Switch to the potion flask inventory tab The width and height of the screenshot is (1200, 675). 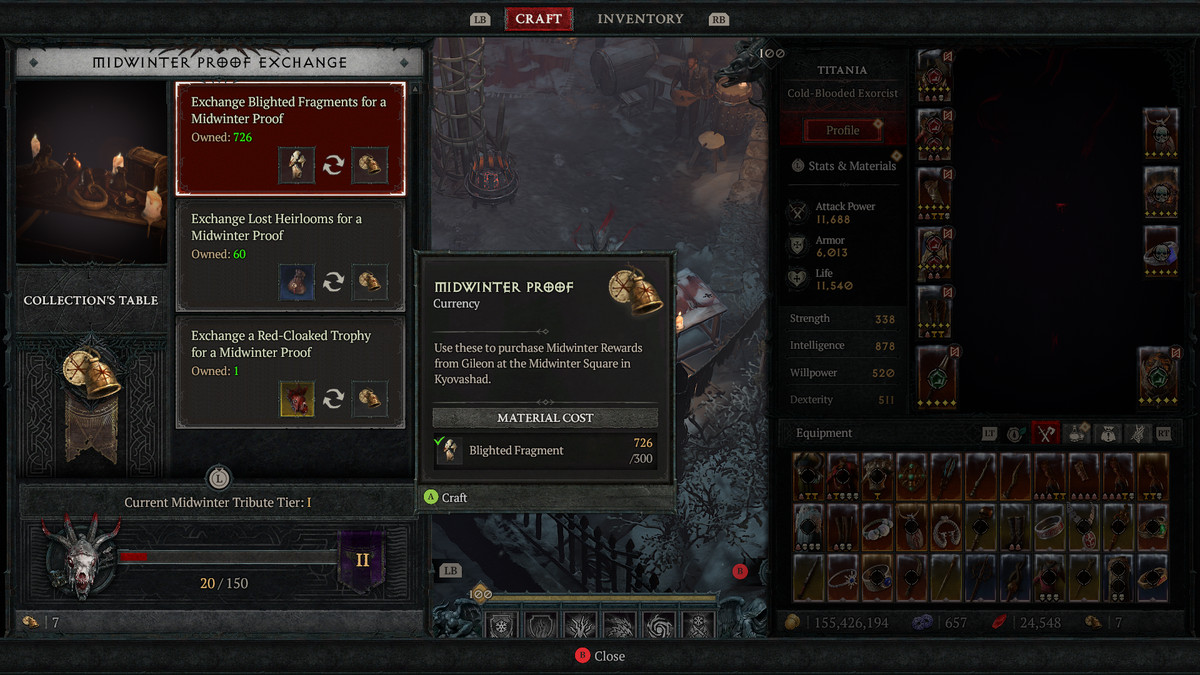[x=1077, y=433]
